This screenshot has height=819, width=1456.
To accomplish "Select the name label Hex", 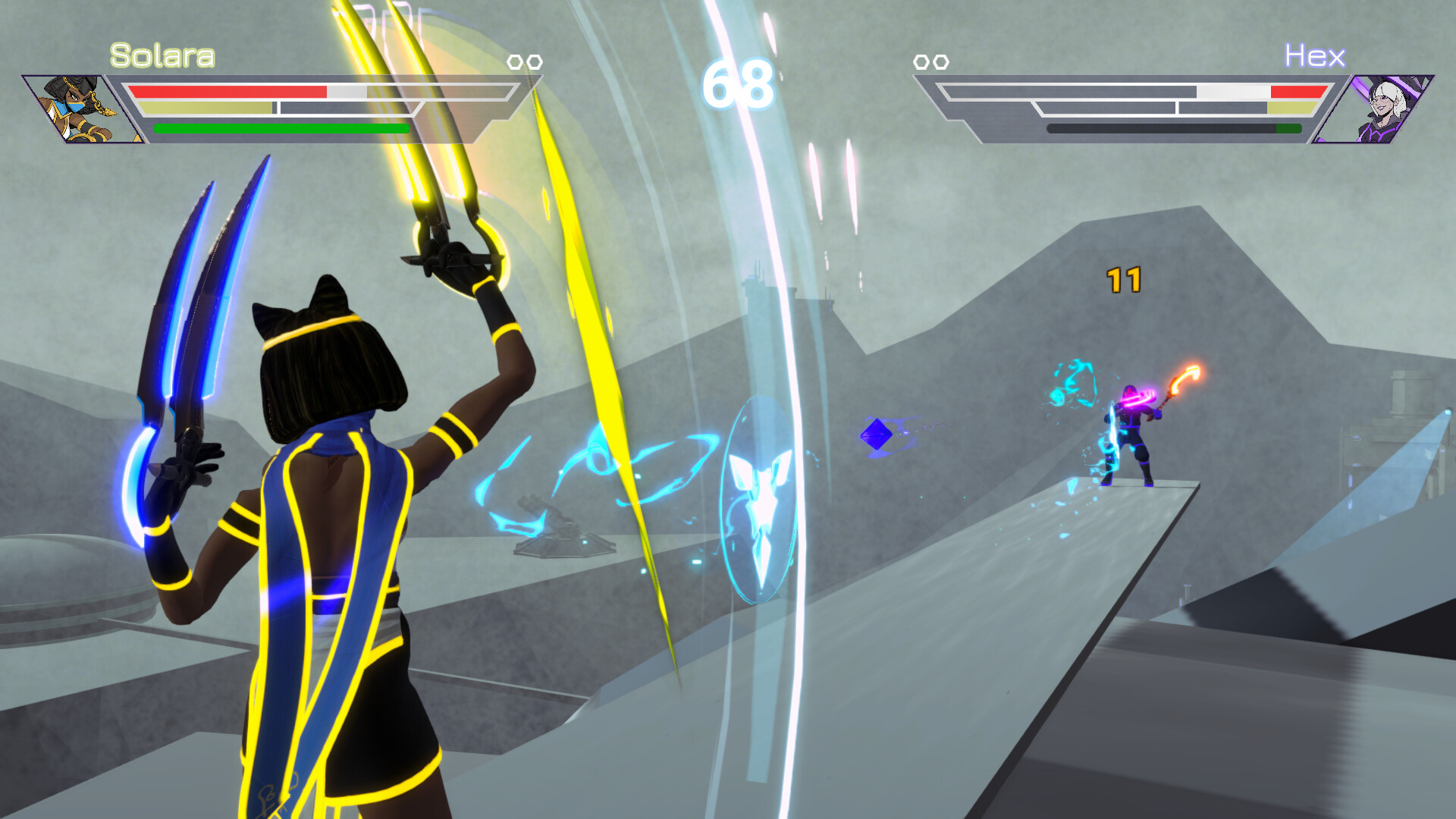I will click(1315, 55).
